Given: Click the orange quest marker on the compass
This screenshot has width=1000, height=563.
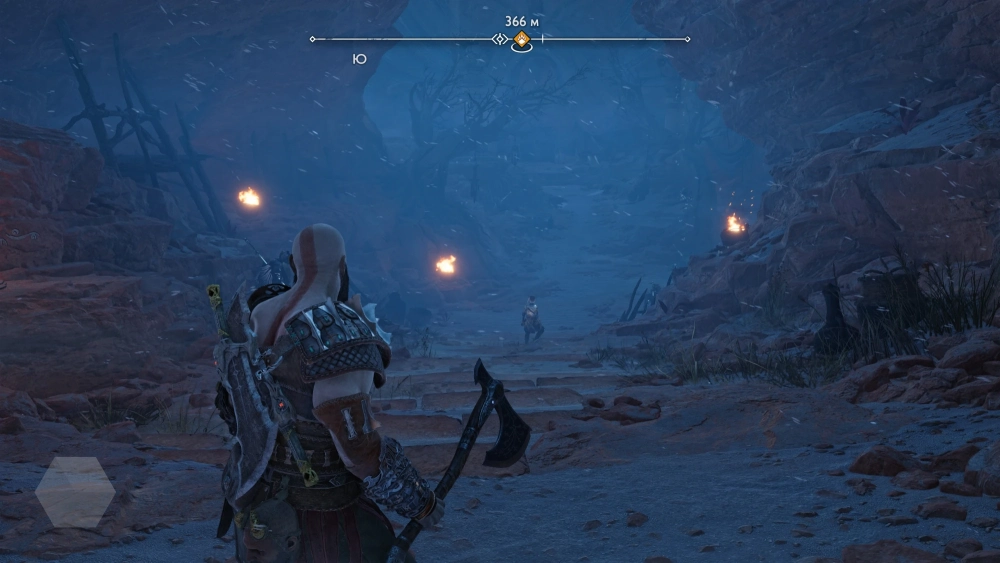Looking at the screenshot, I should [x=521, y=40].
